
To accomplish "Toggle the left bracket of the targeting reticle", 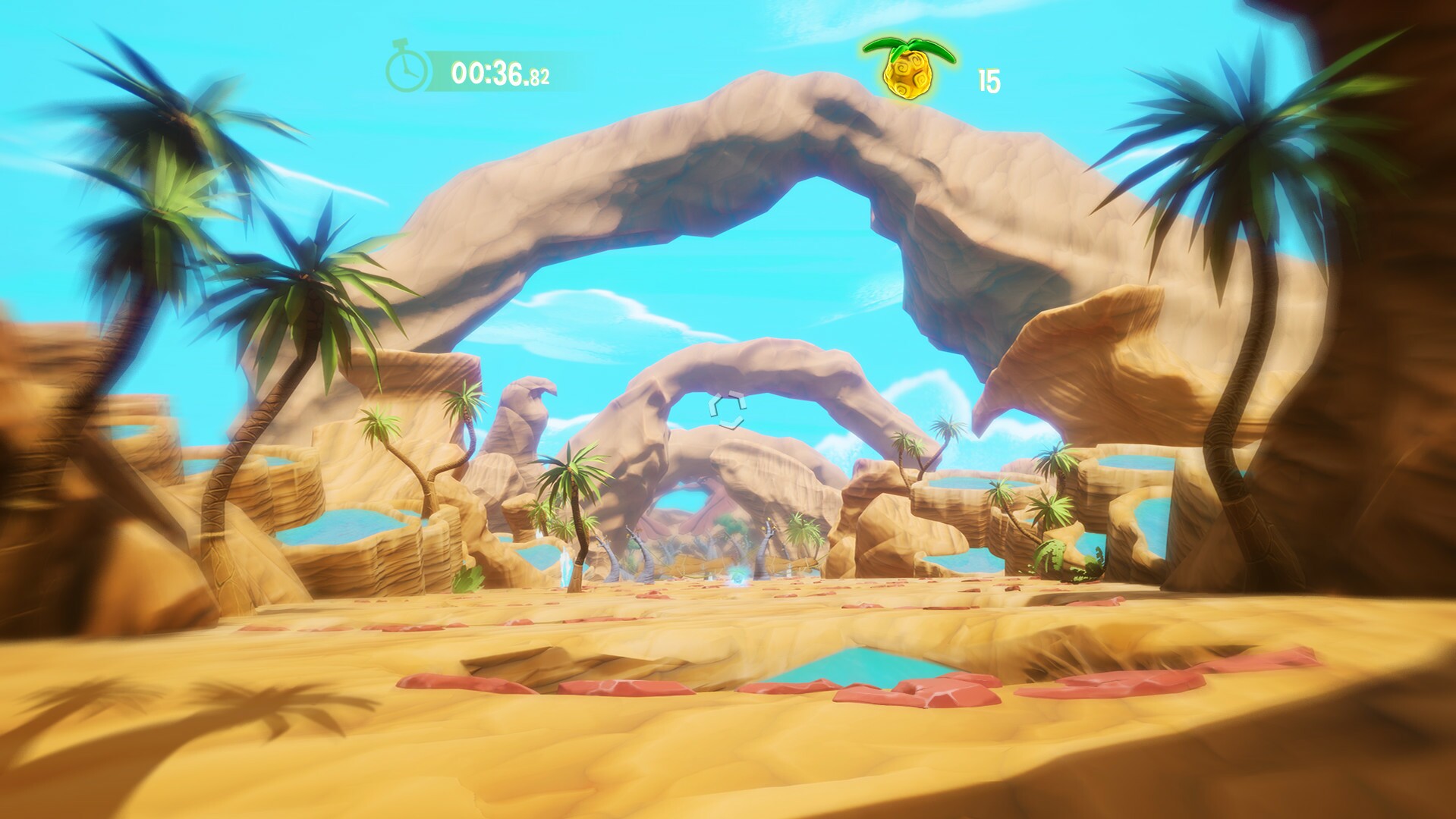I will pos(713,405).
